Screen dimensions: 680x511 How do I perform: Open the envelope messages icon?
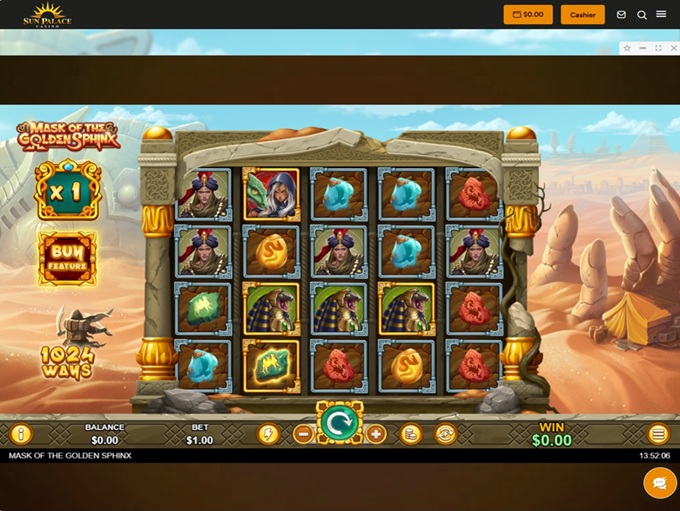point(621,15)
